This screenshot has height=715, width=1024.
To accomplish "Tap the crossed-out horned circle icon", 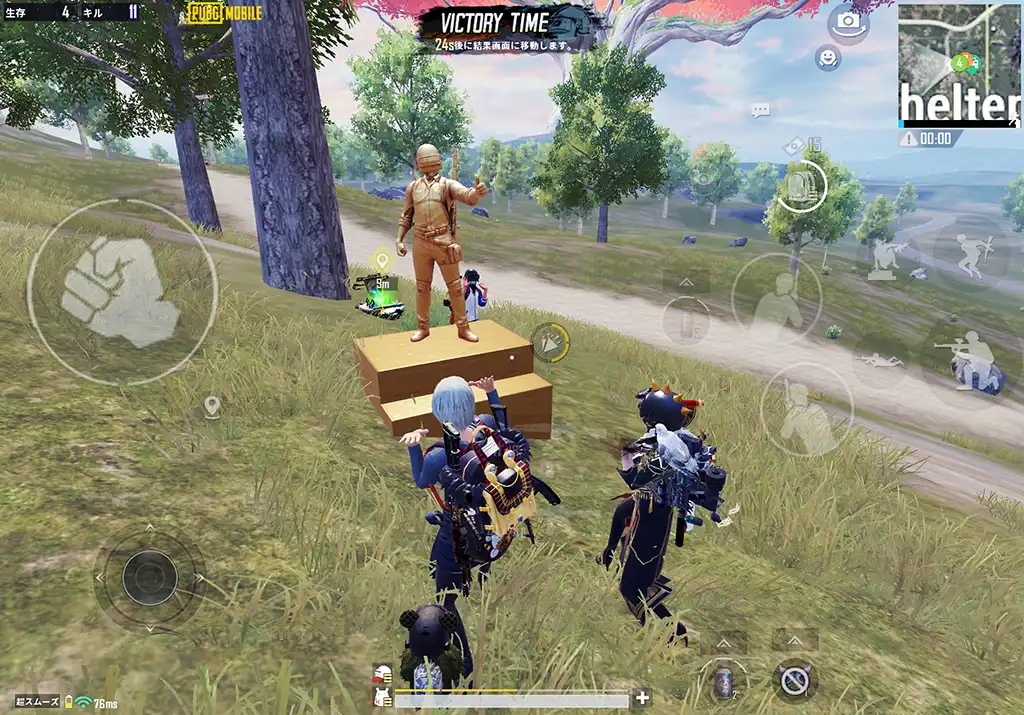I will tap(795, 682).
